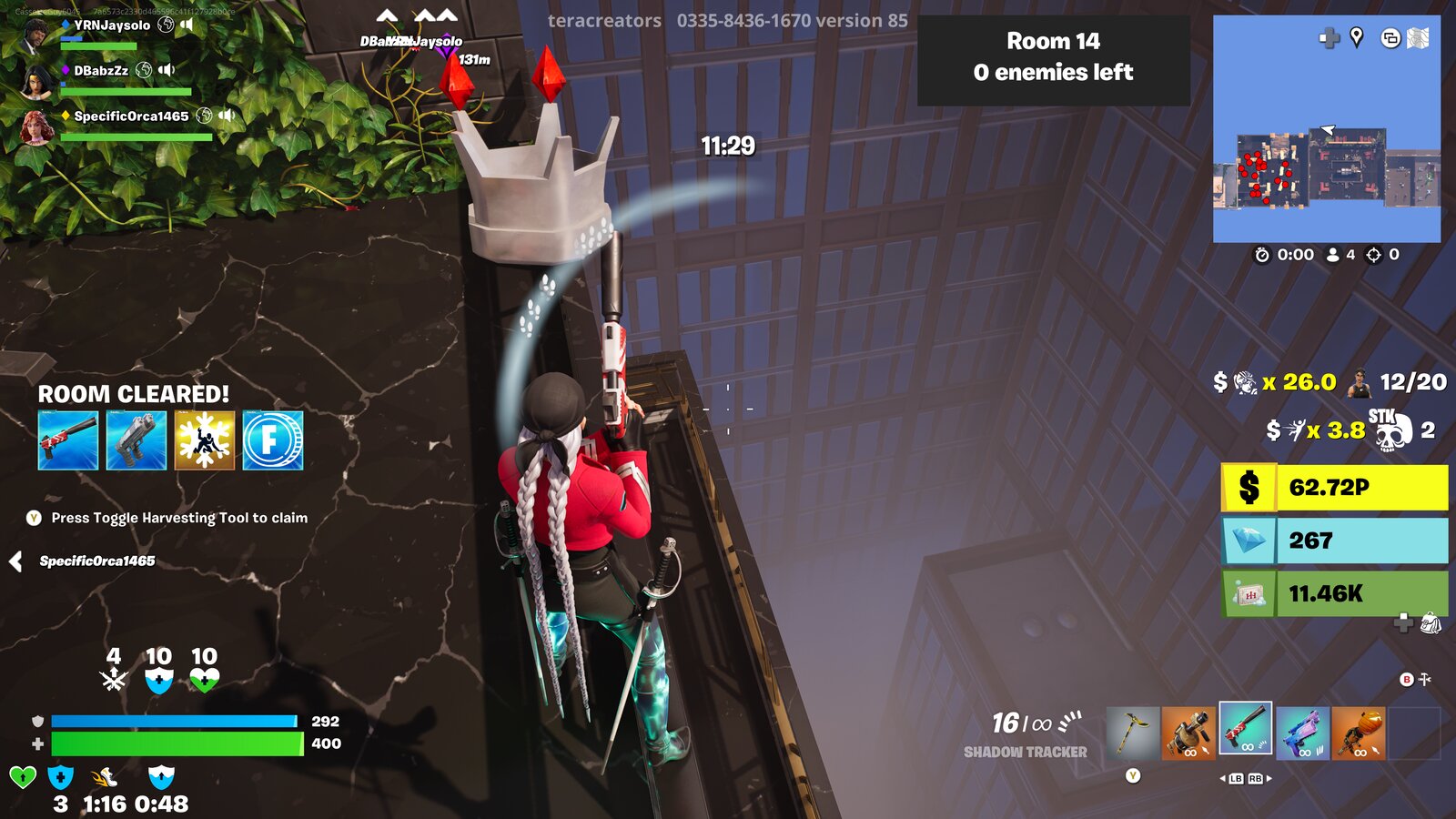This screenshot has height=819, width=1456.
Task: Click the green health bar
Action: pos(177,741)
